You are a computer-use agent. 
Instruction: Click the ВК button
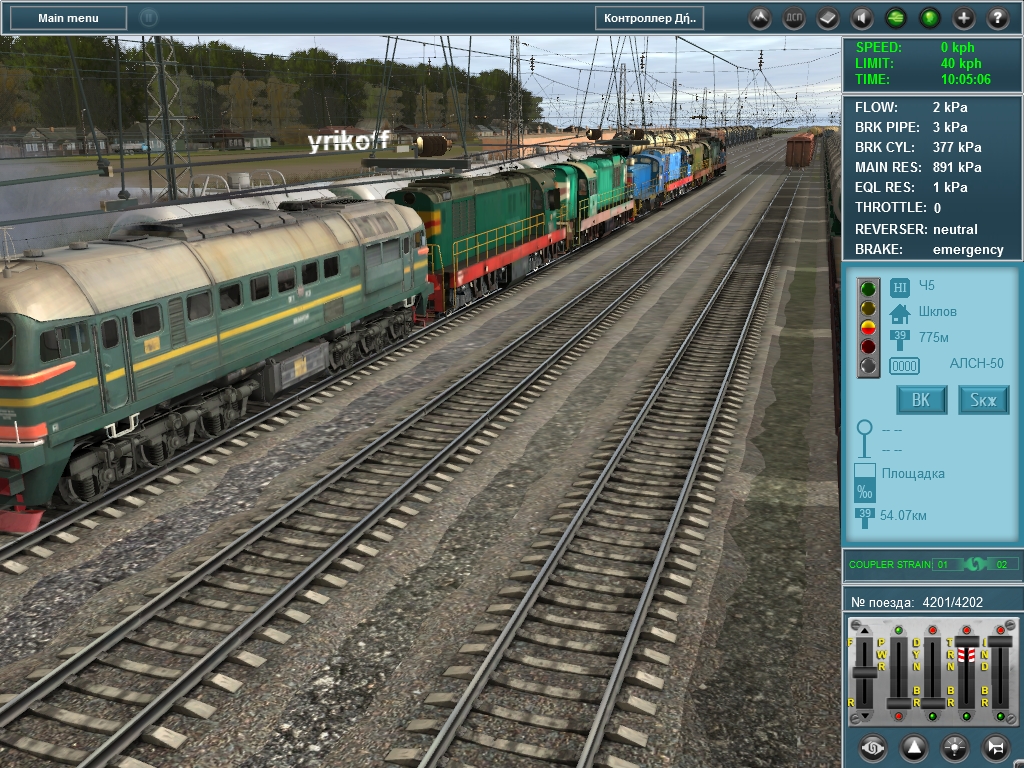921,400
